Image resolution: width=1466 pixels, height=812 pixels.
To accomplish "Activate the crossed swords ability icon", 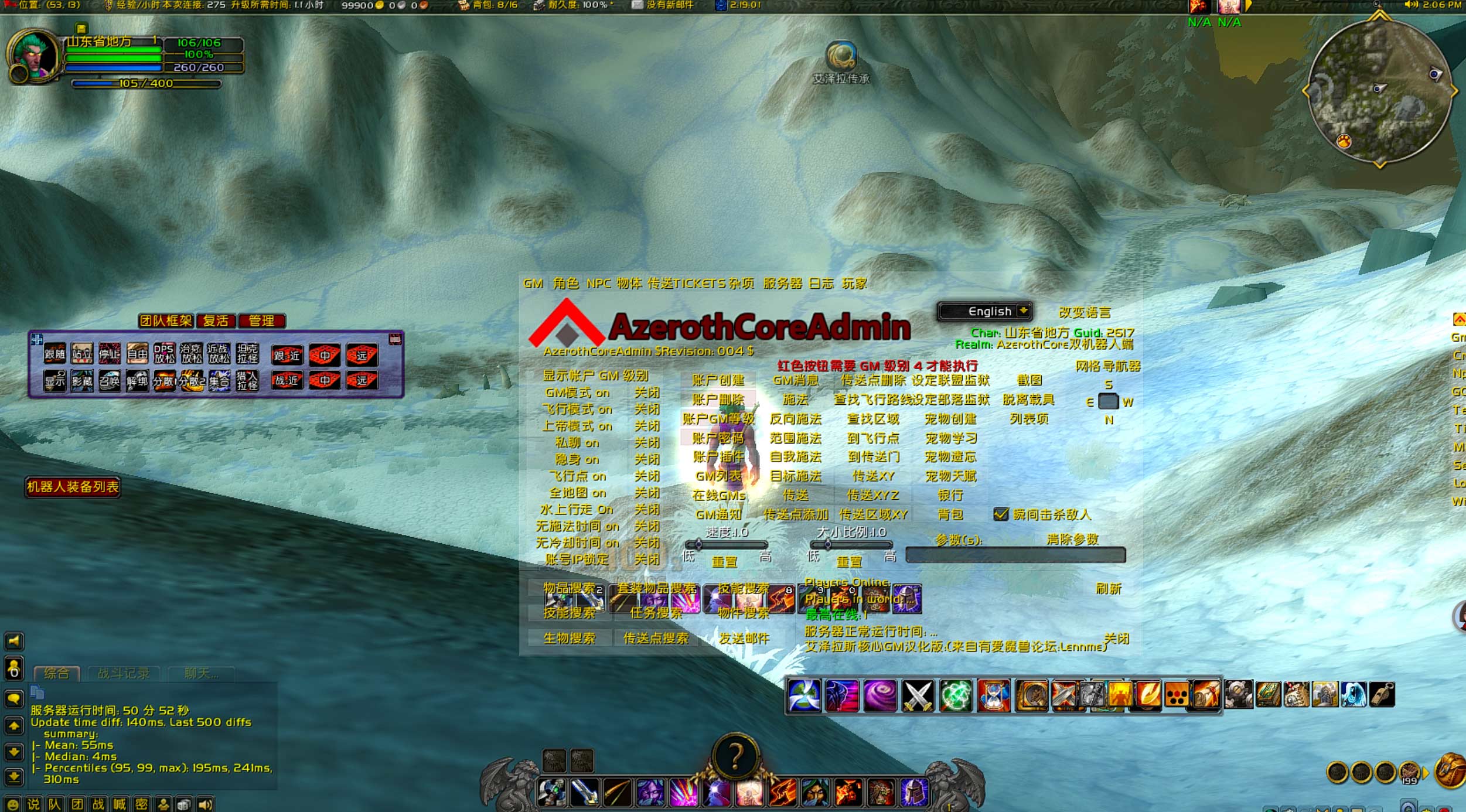I will 917,696.
